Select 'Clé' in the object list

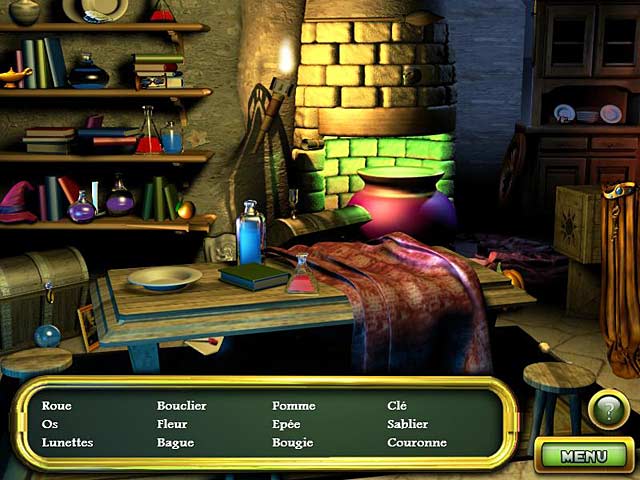(x=398, y=406)
